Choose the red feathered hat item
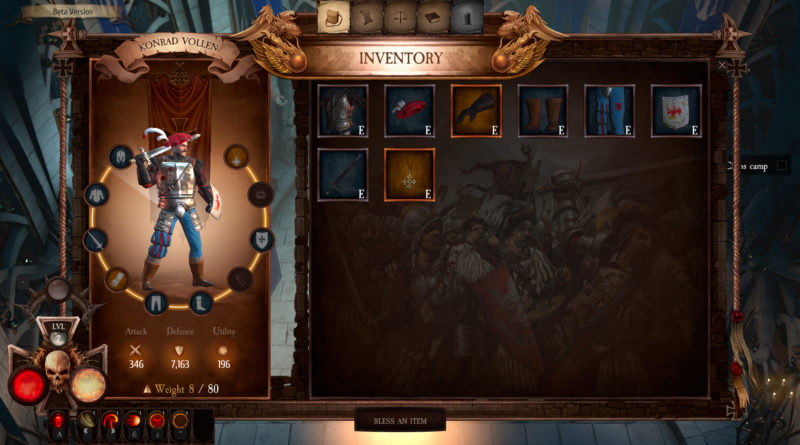 (409, 110)
